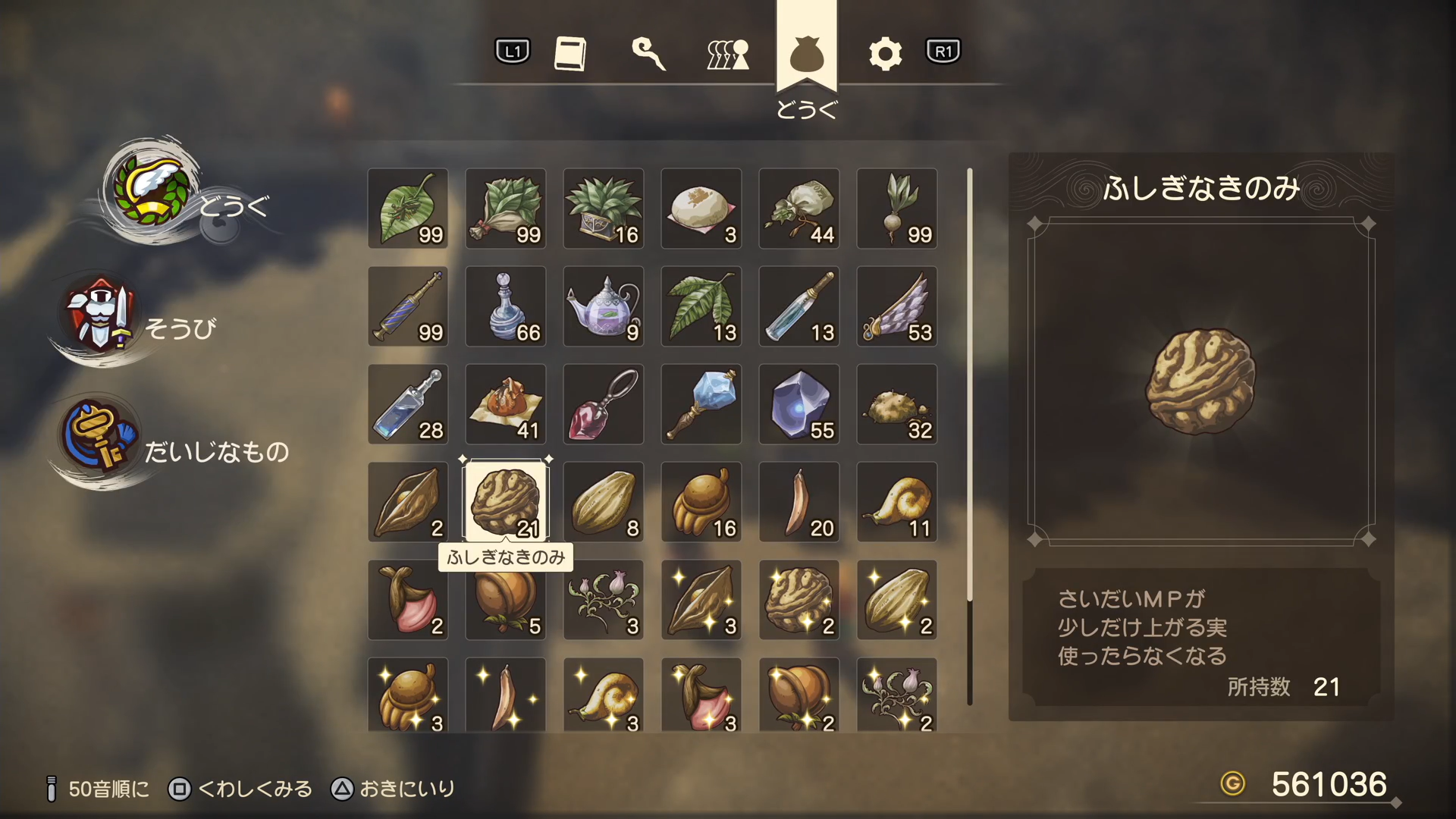
Task: Switch to the party formation tab
Action: pos(728,54)
